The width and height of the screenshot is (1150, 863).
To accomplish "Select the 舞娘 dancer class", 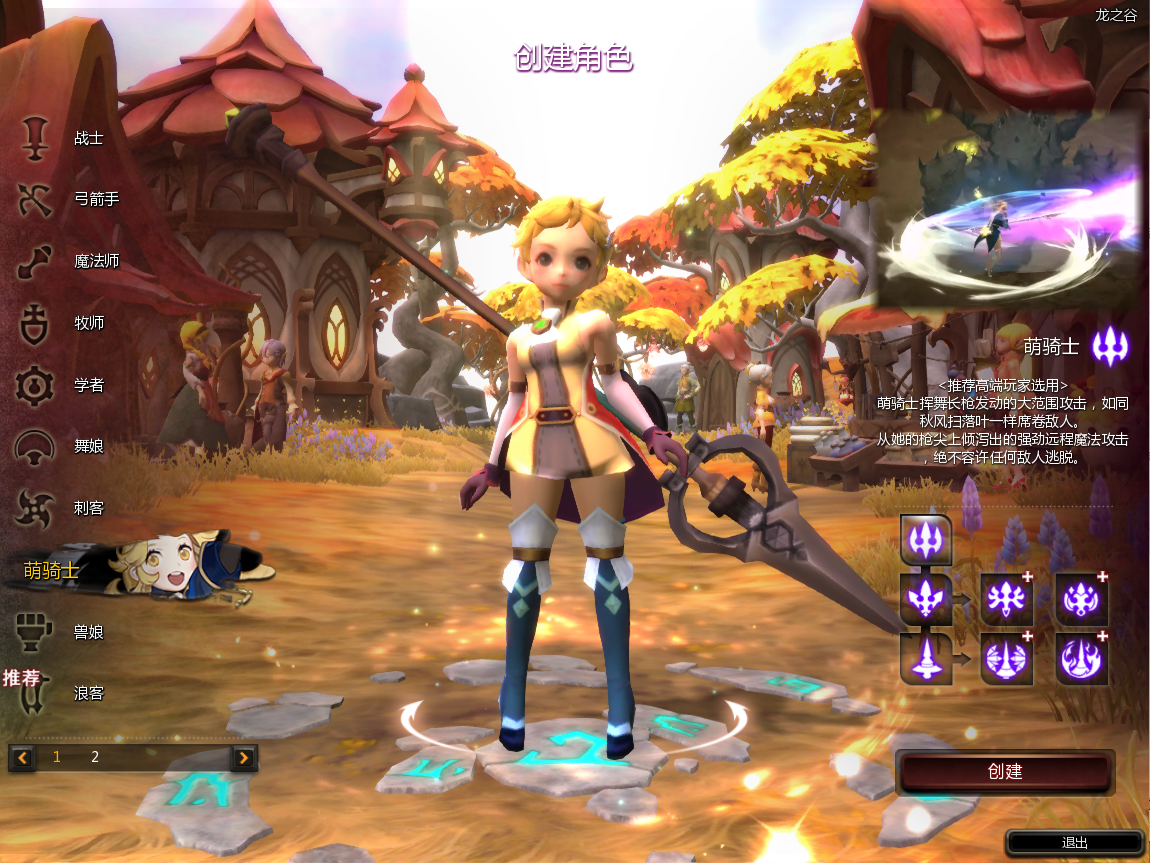I will [60, 446].
